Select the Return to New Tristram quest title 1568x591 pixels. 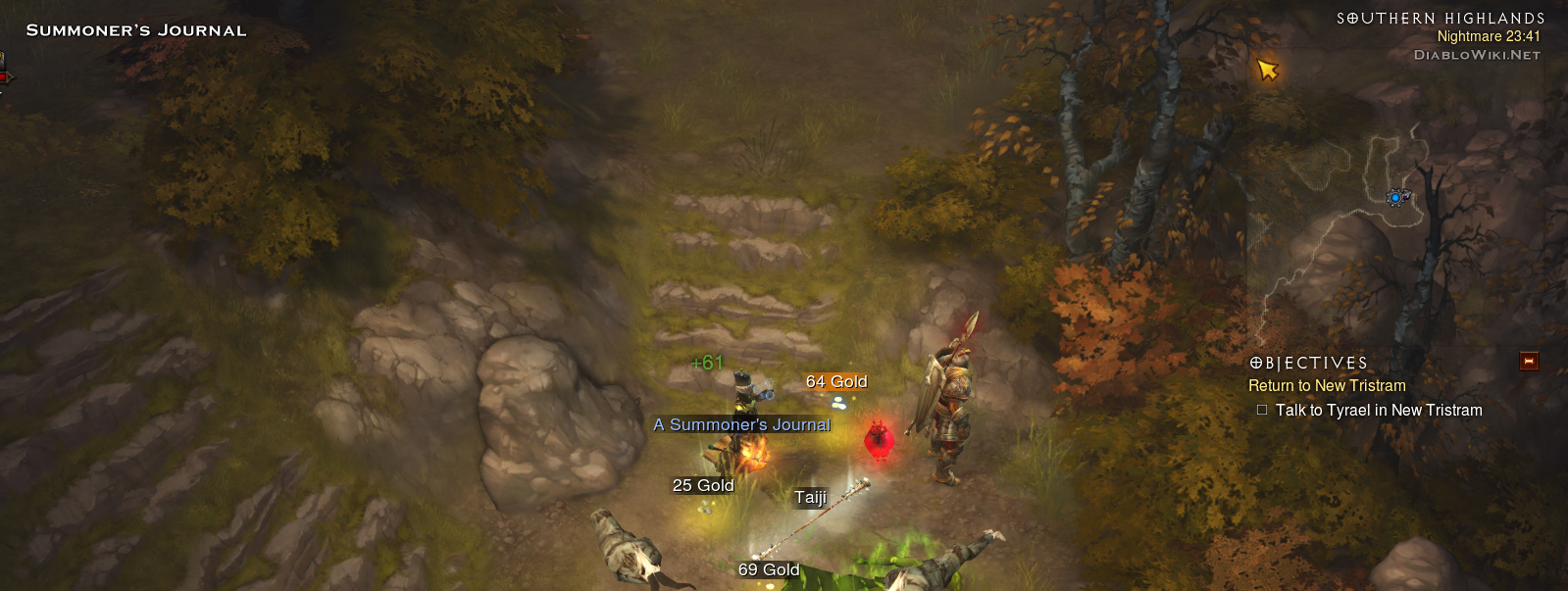click(x=1327, y=386)
